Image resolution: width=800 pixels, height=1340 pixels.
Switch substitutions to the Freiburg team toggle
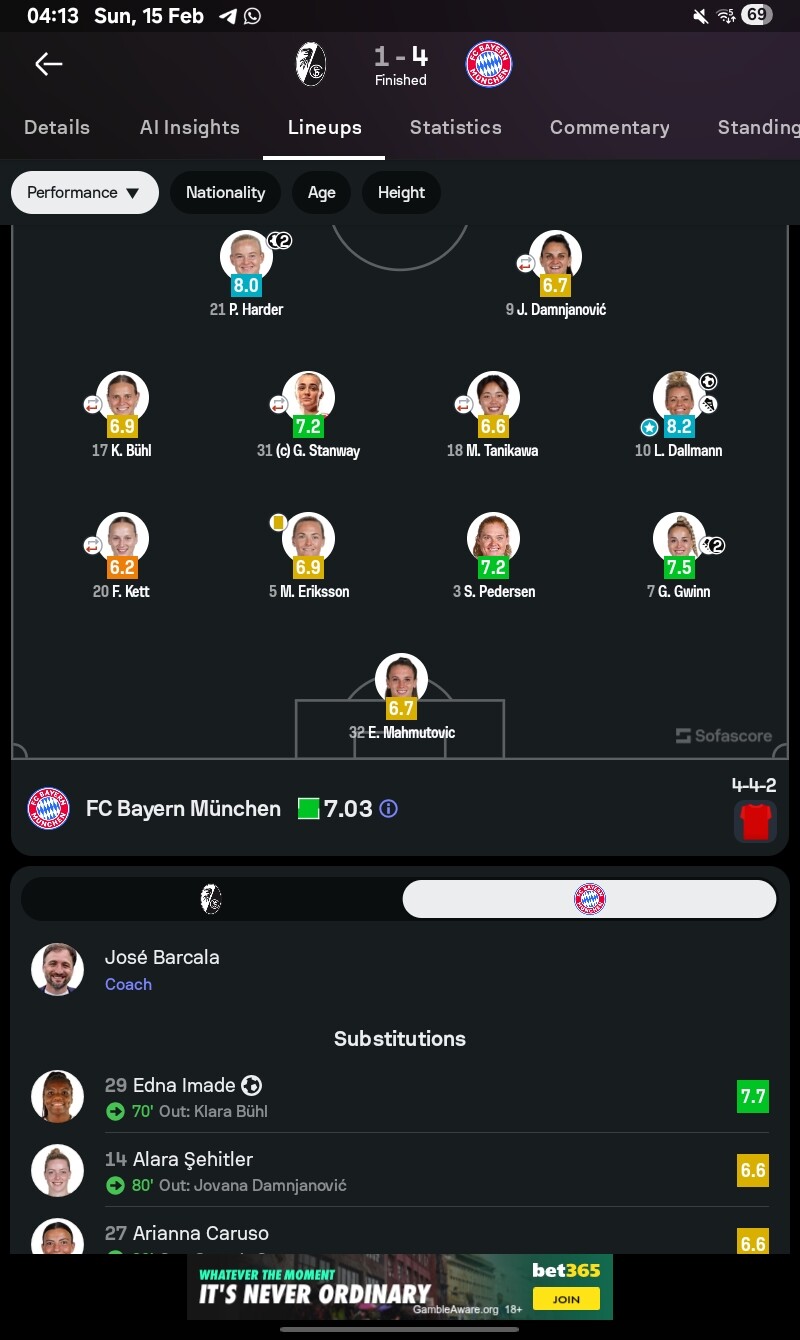[x=211, y=899]
